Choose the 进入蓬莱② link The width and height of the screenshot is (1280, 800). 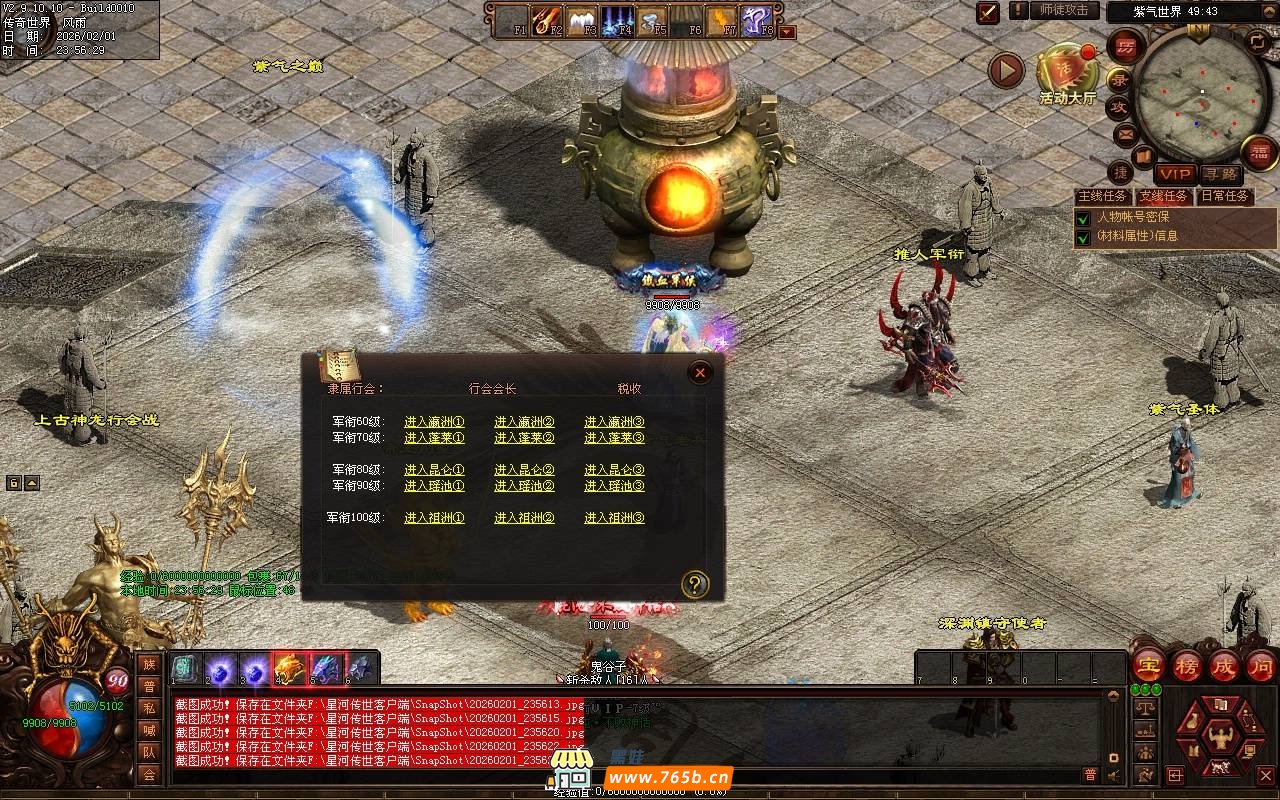pos(524,438)
